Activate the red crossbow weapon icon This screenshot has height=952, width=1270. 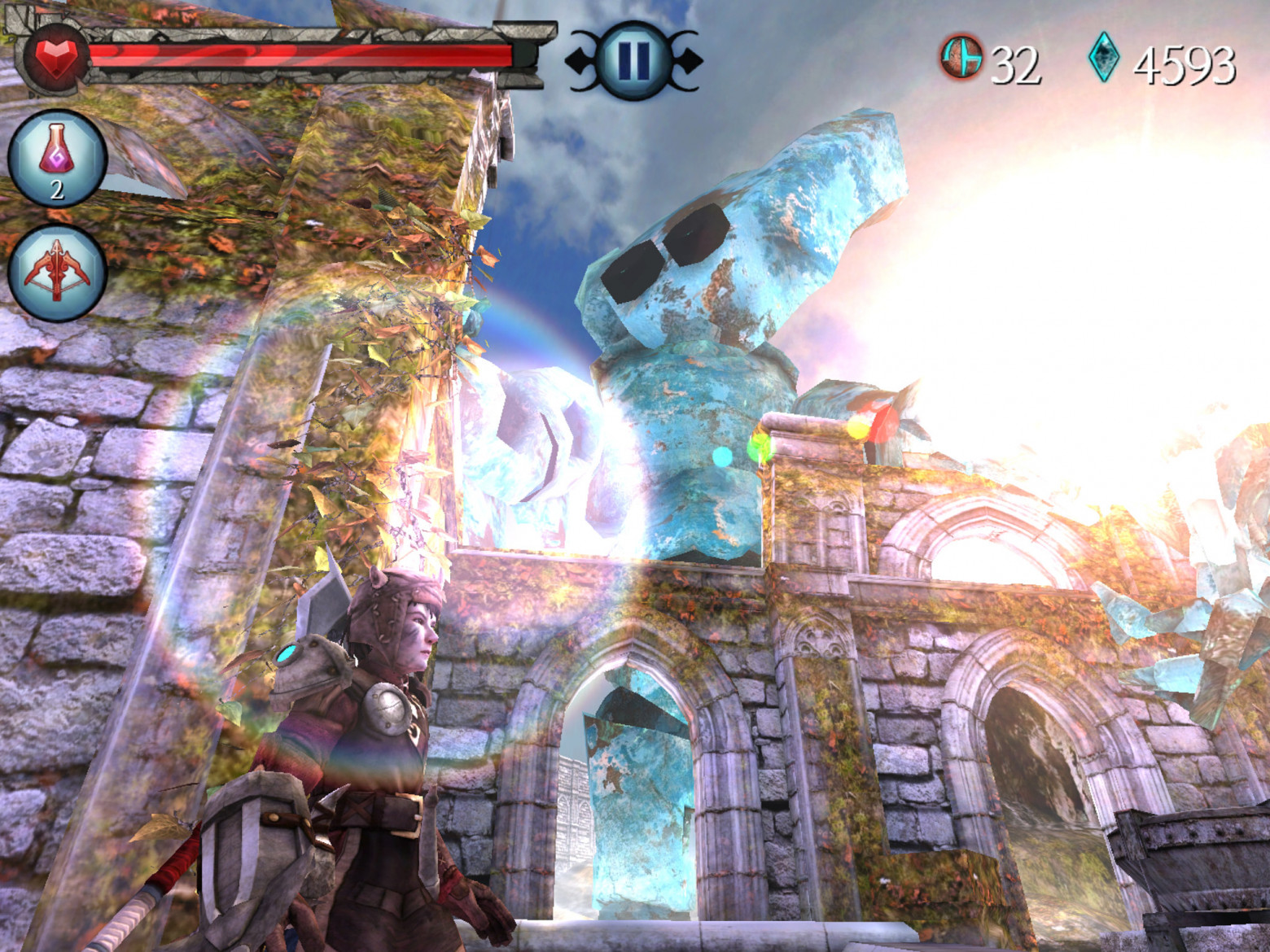[x=57, y=271]
